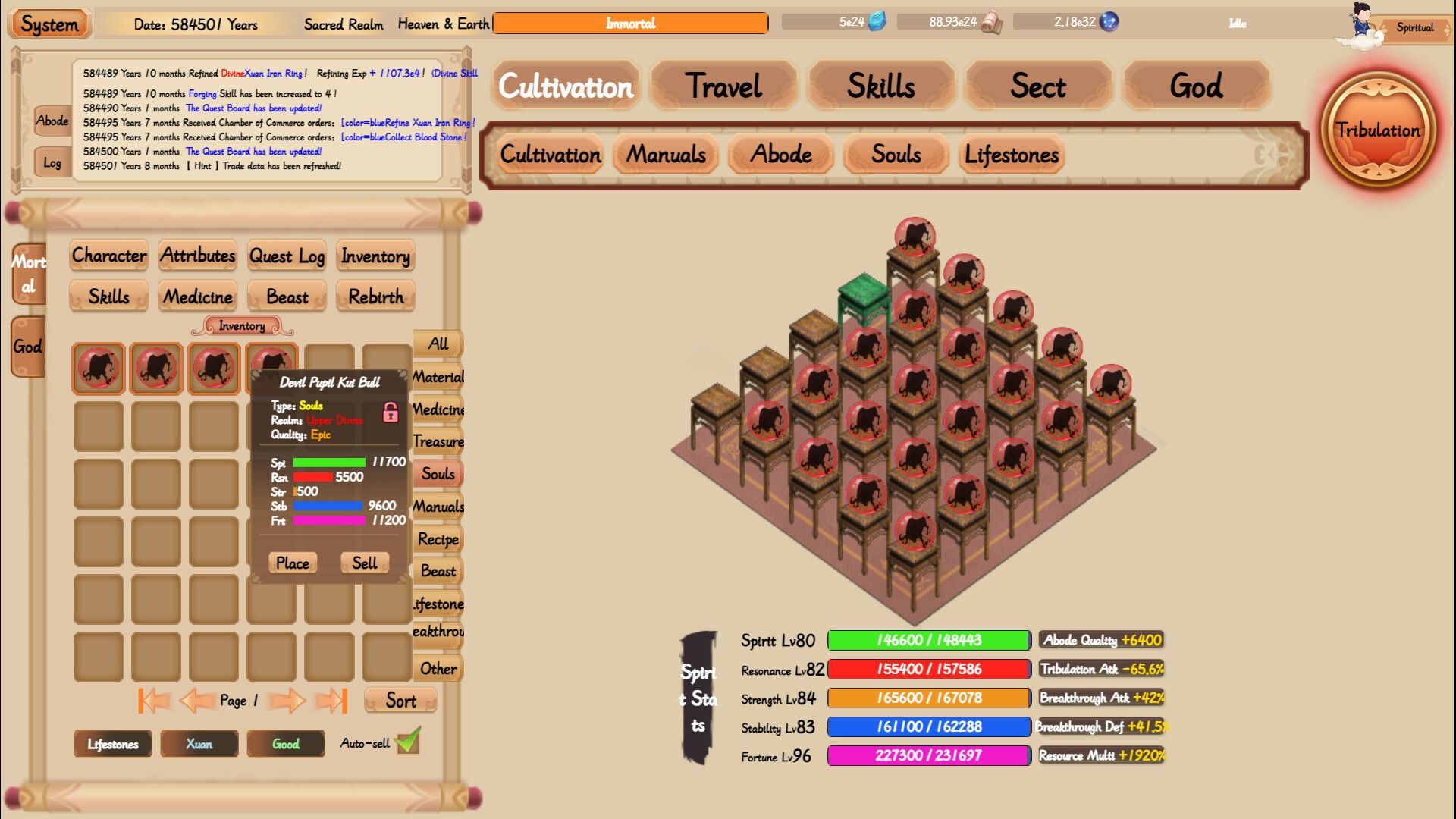Switch to the Souls sub-tab
Image resolution: width=1456 pixels, height=819 pixels.
click(895, 155)
